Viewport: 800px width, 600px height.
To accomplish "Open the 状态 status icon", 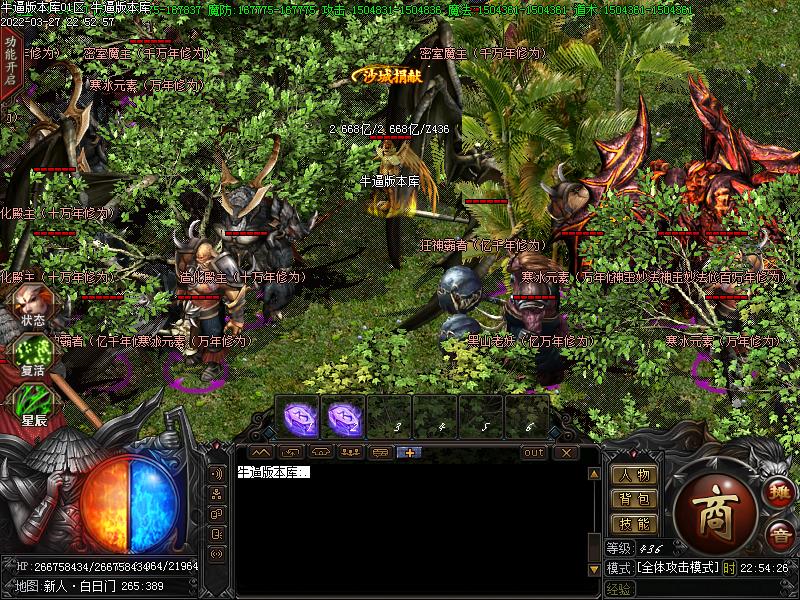I will pos(32,306).
